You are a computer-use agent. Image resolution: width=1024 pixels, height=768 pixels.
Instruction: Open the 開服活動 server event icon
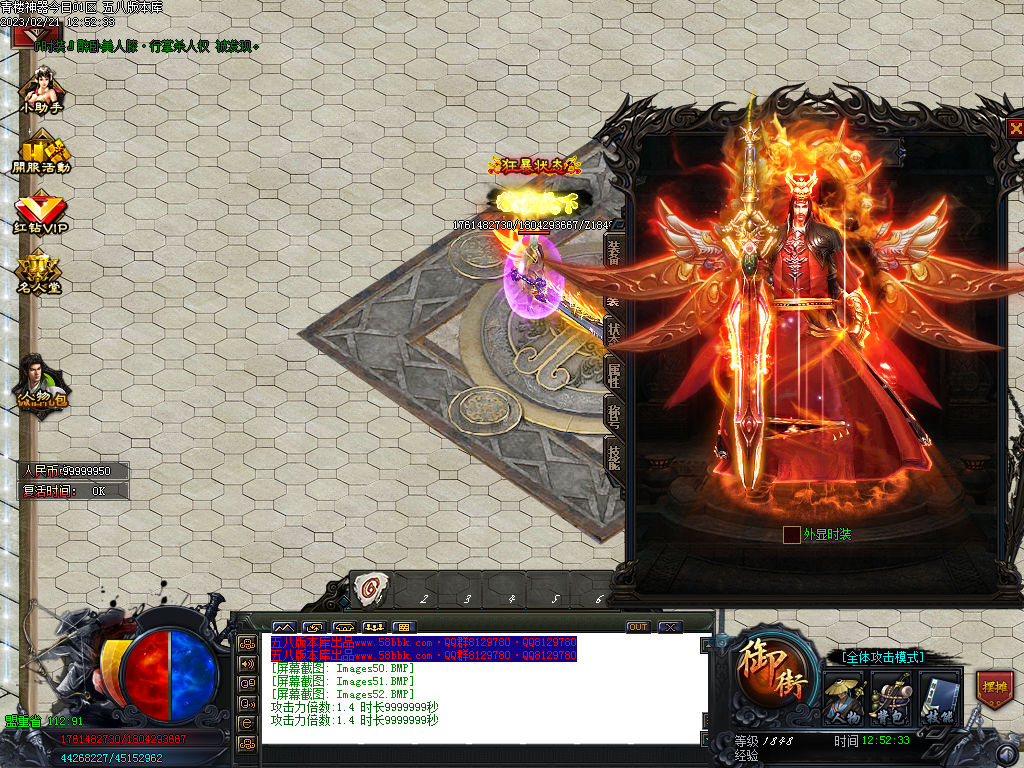41,157
